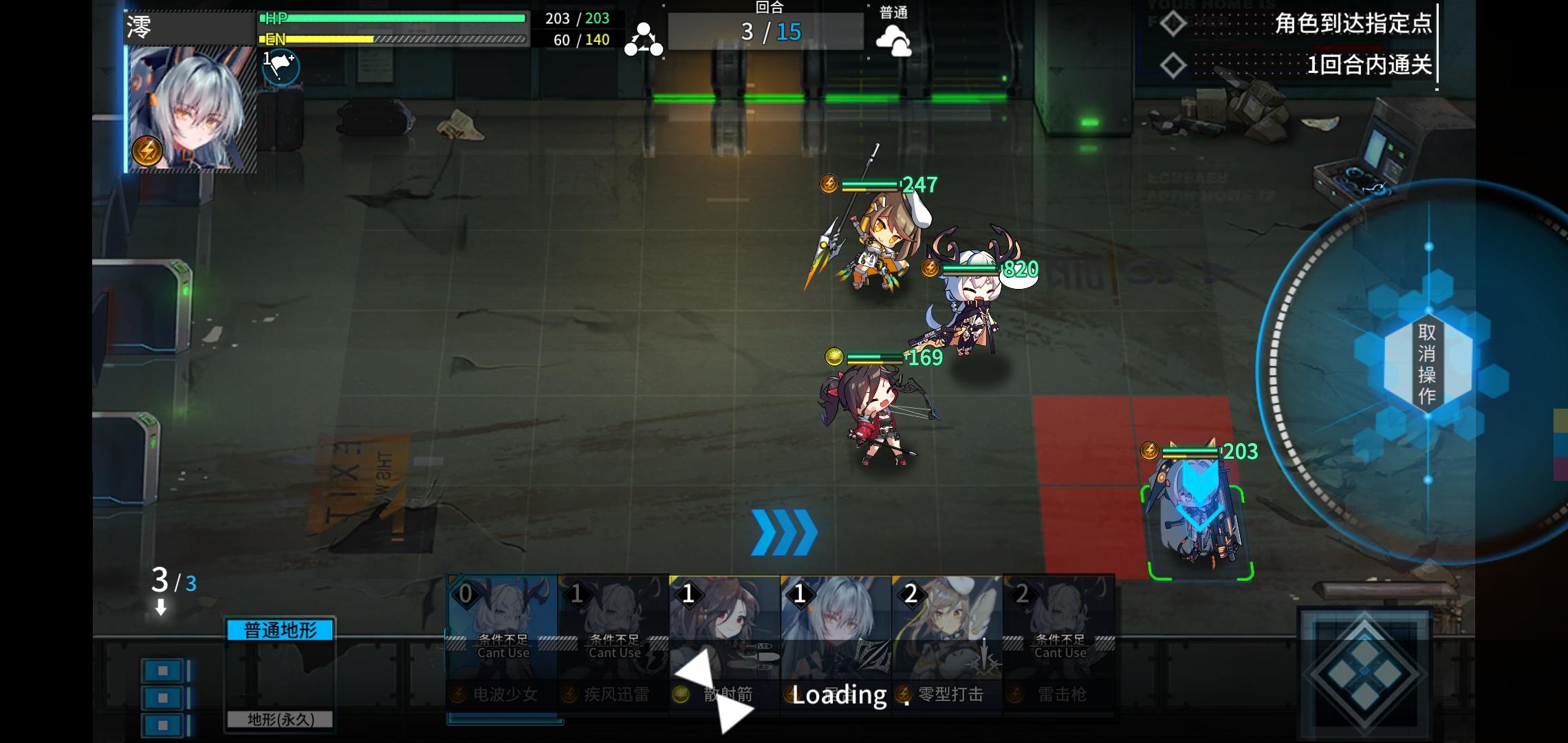Open the 地形(永久) terrain detail label
This screenshot has height=743, width=1568.
click(x=280, y=719)
